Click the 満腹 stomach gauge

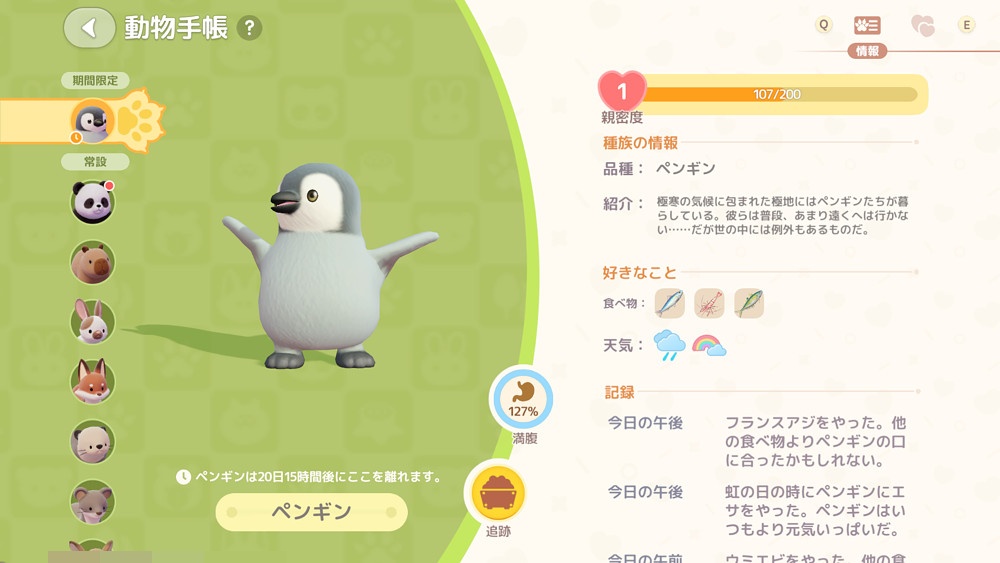point(521,400)
